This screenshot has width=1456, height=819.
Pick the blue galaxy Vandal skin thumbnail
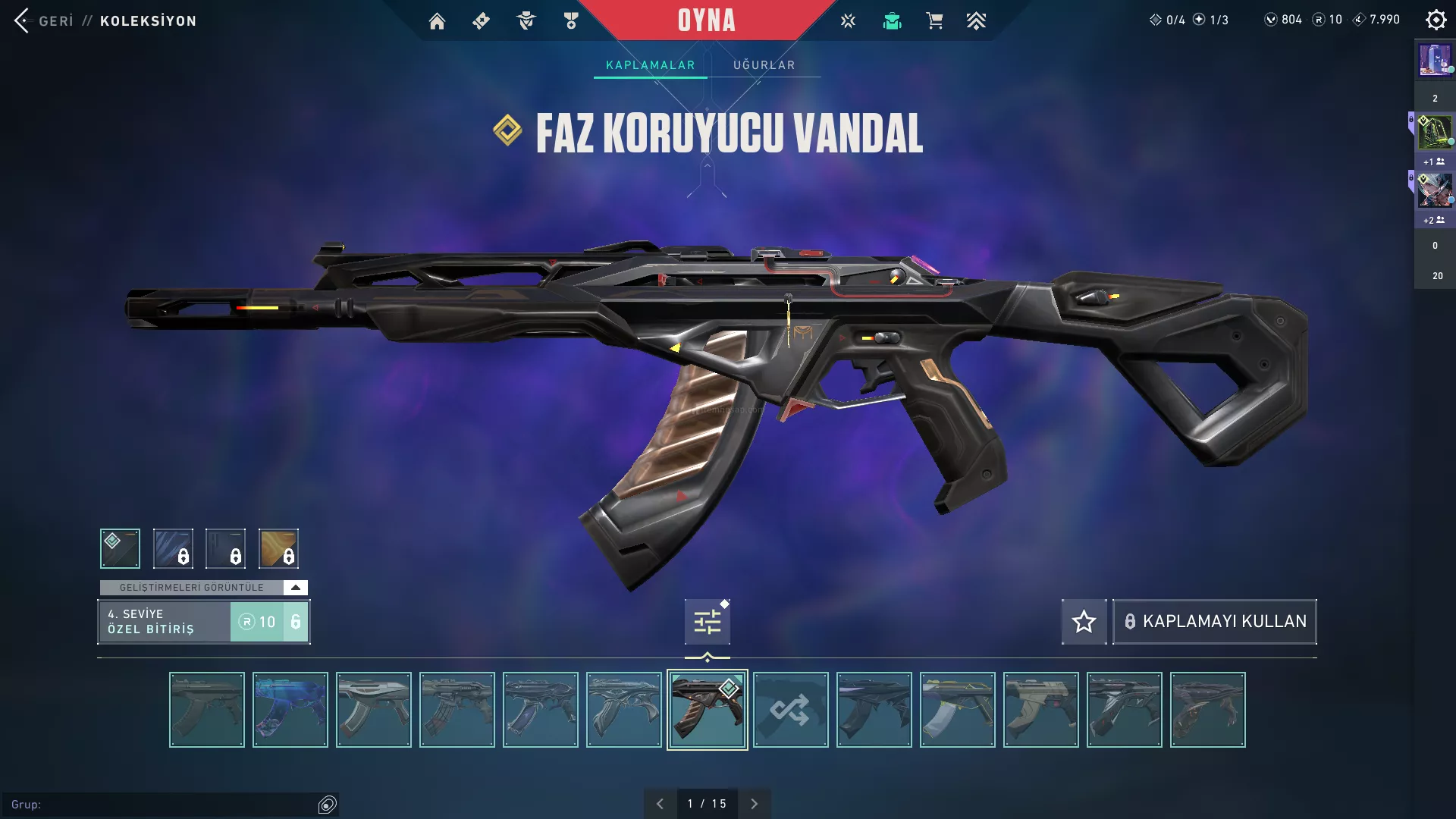coord(290,710)
